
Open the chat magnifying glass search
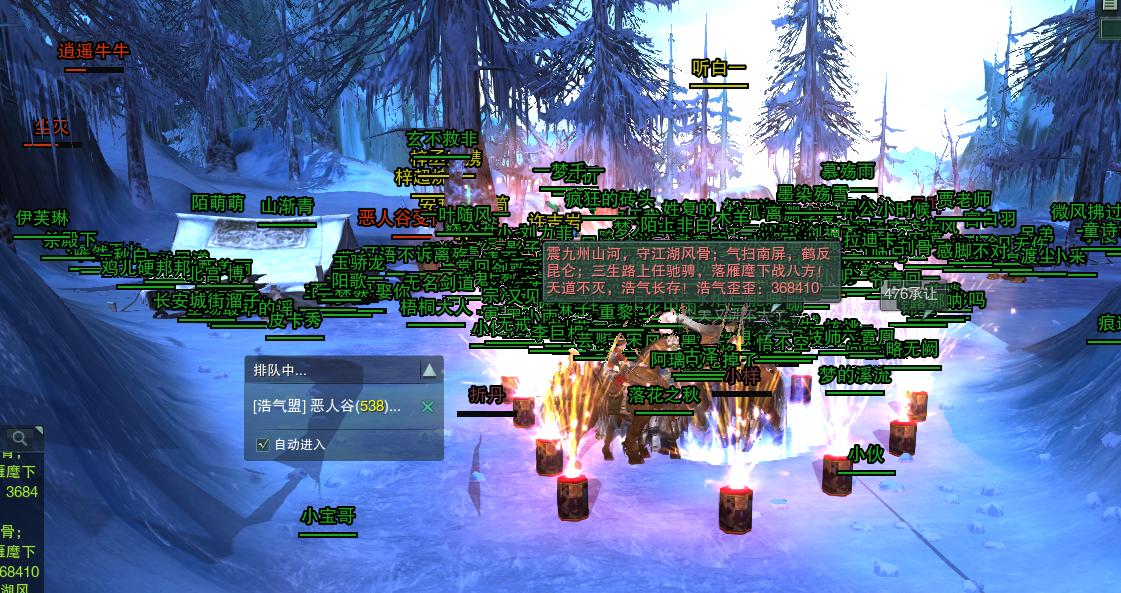[19, 438]
